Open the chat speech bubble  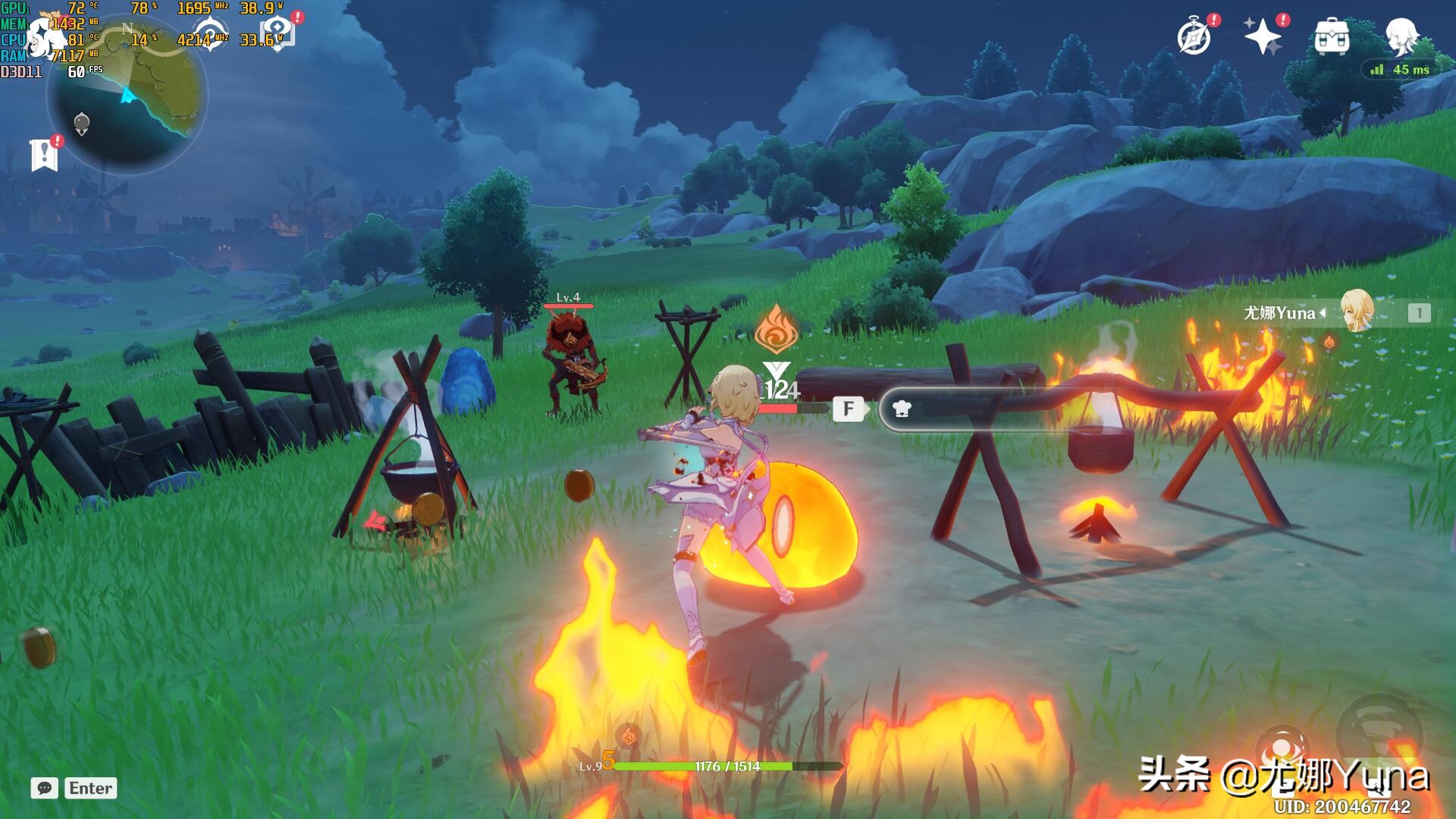(x=45, y=788)
